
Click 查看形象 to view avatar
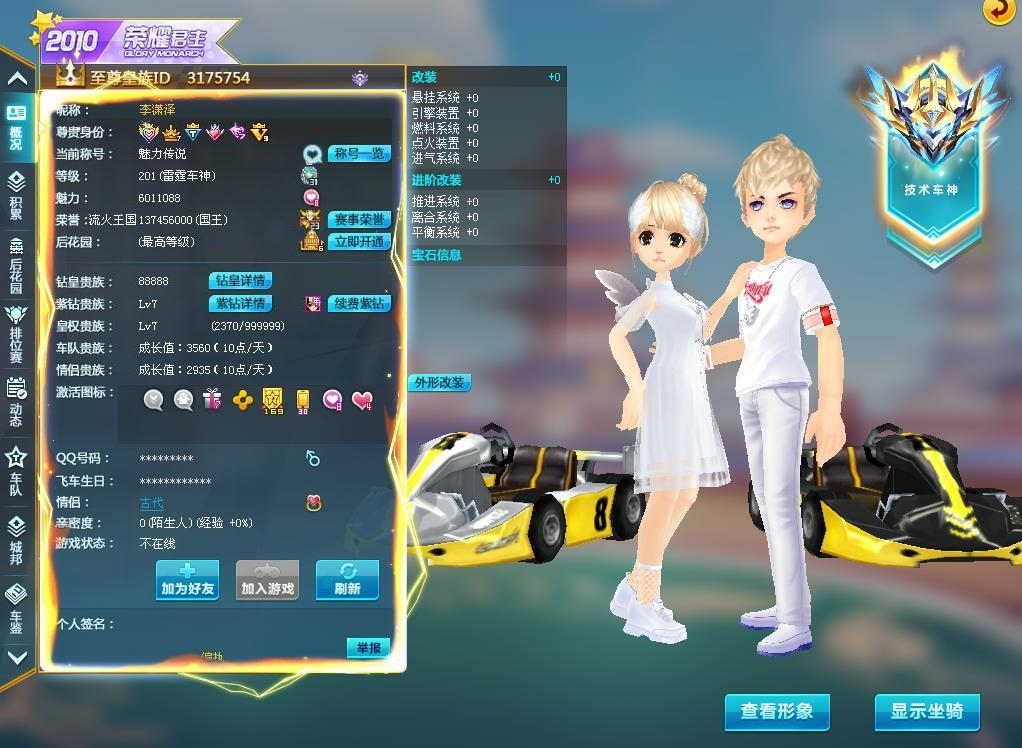point(777,712)
